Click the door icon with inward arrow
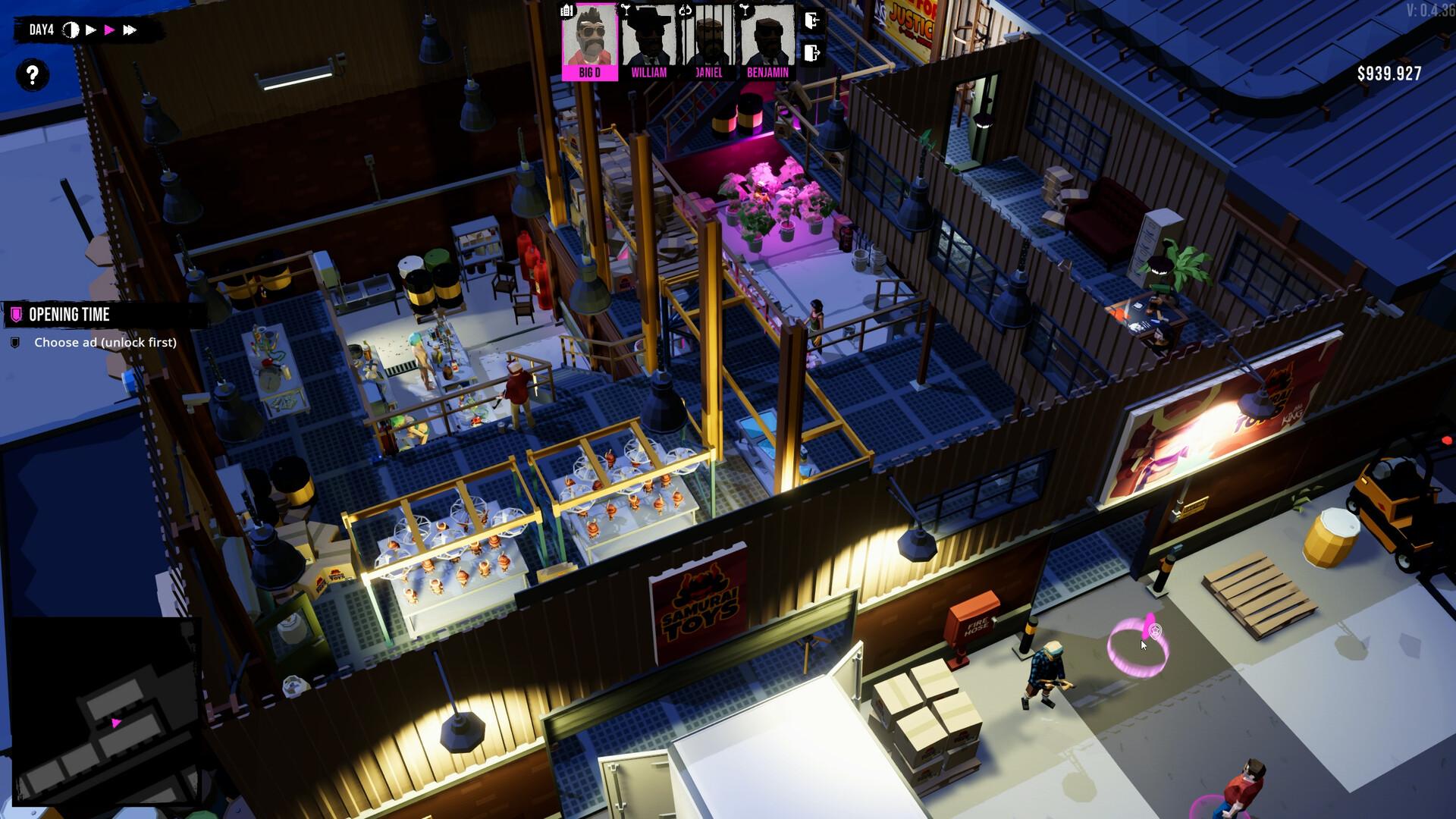The width and height of the screenshot is (1456, 819). (x=812, y=20)
